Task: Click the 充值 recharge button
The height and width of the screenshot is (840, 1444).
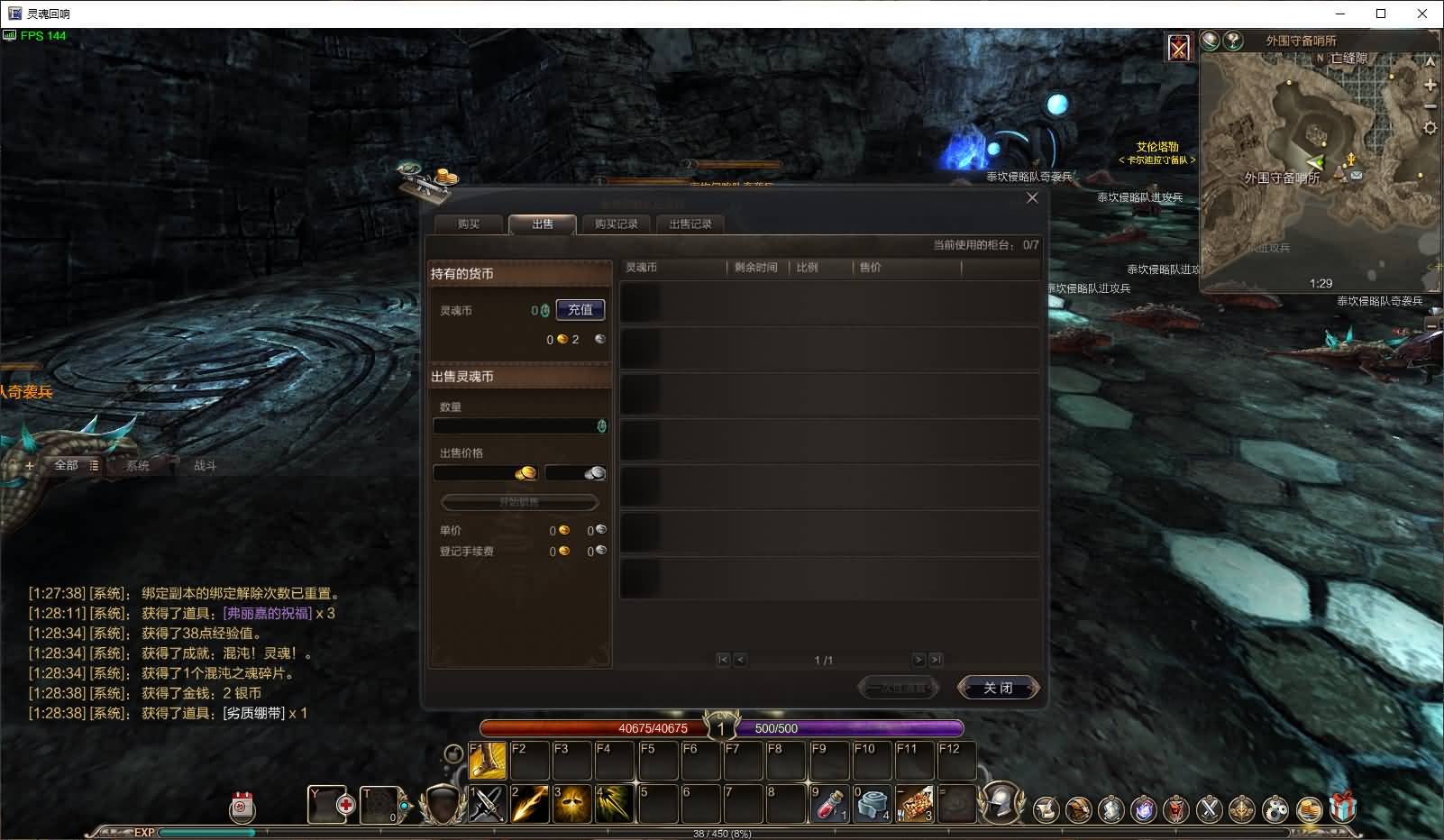Action: 580,309
